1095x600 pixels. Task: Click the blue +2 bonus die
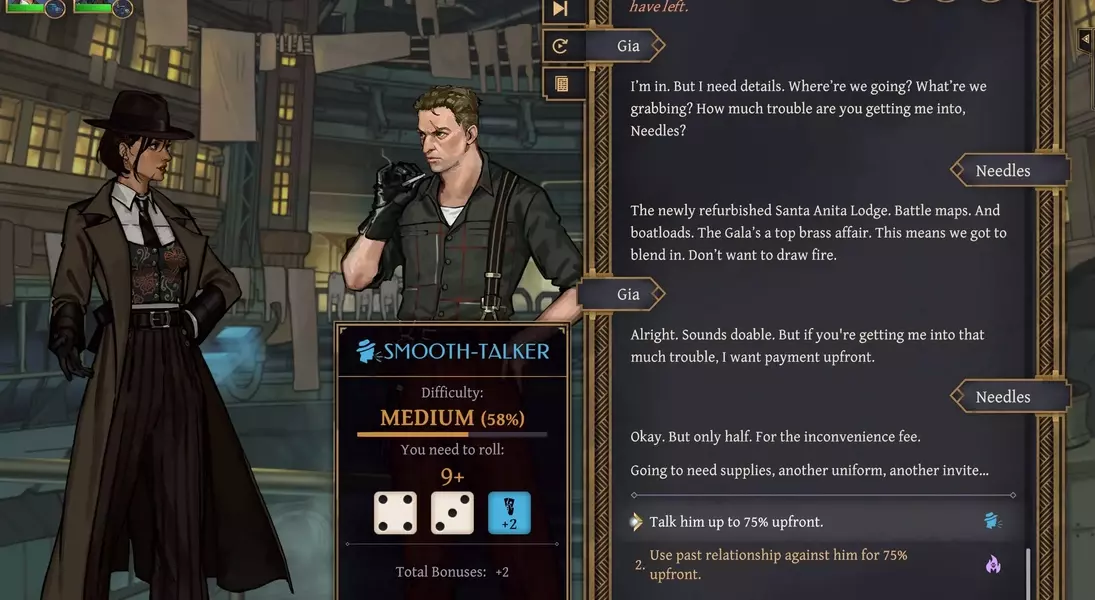pos(509,513)
